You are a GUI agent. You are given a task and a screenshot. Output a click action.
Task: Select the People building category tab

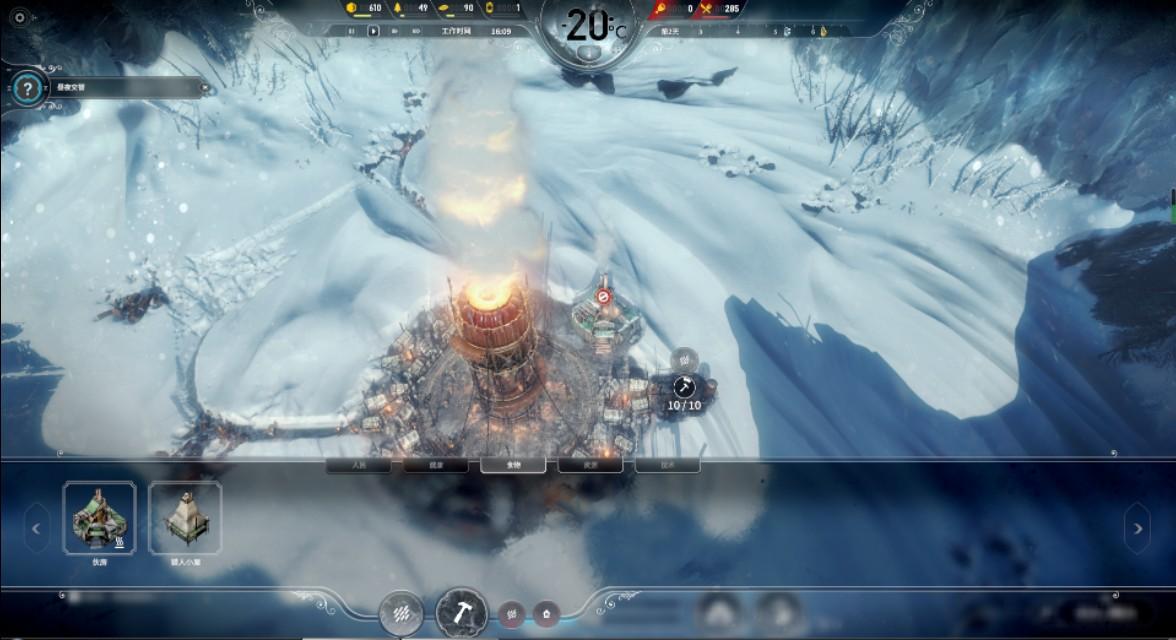tap(357, 465)
